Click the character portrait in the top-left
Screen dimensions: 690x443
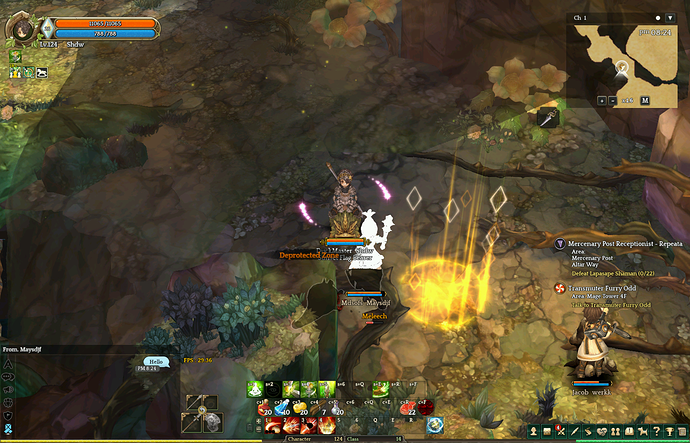(24, 31)
